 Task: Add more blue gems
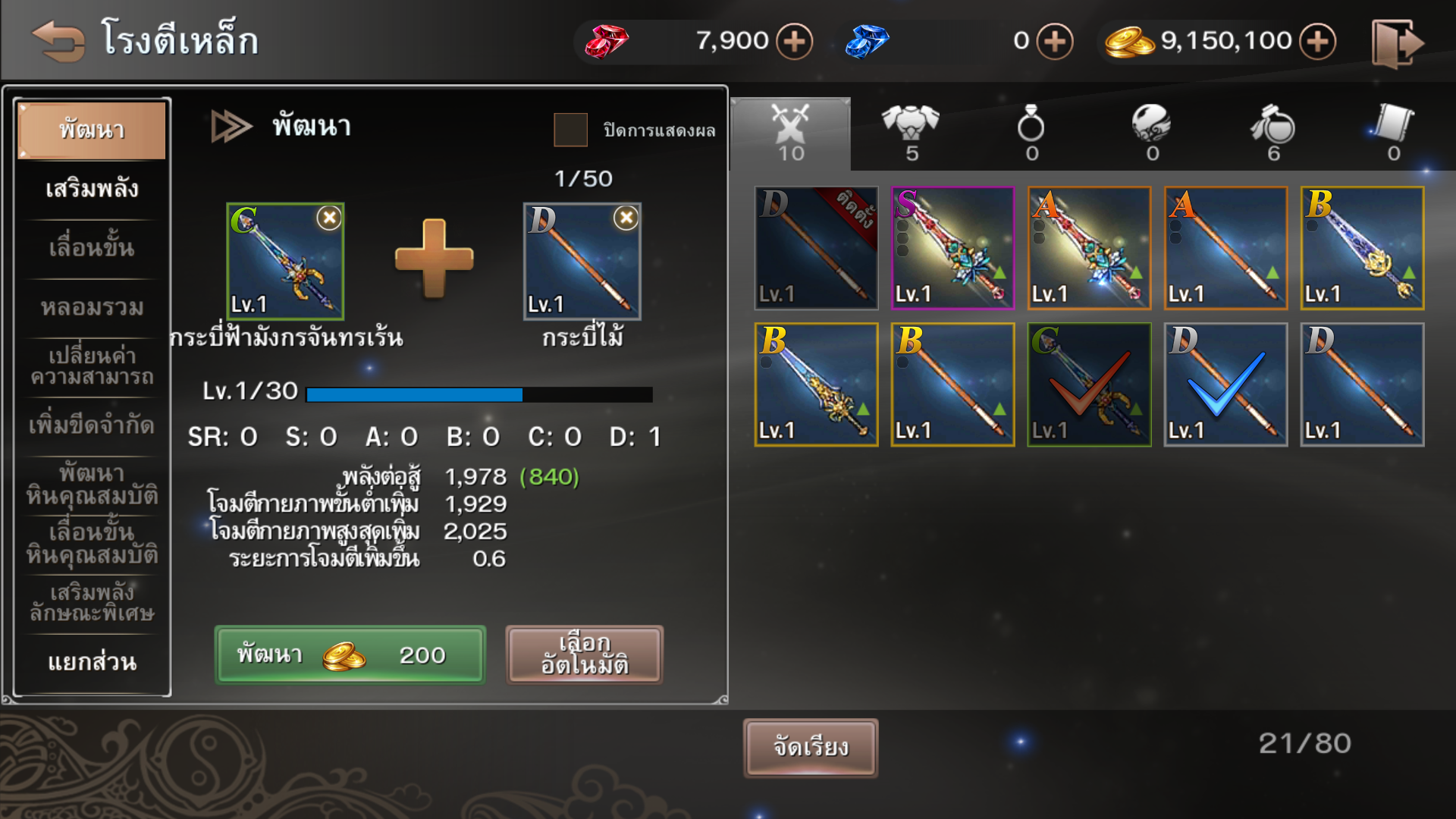(x=1055, y=41)
